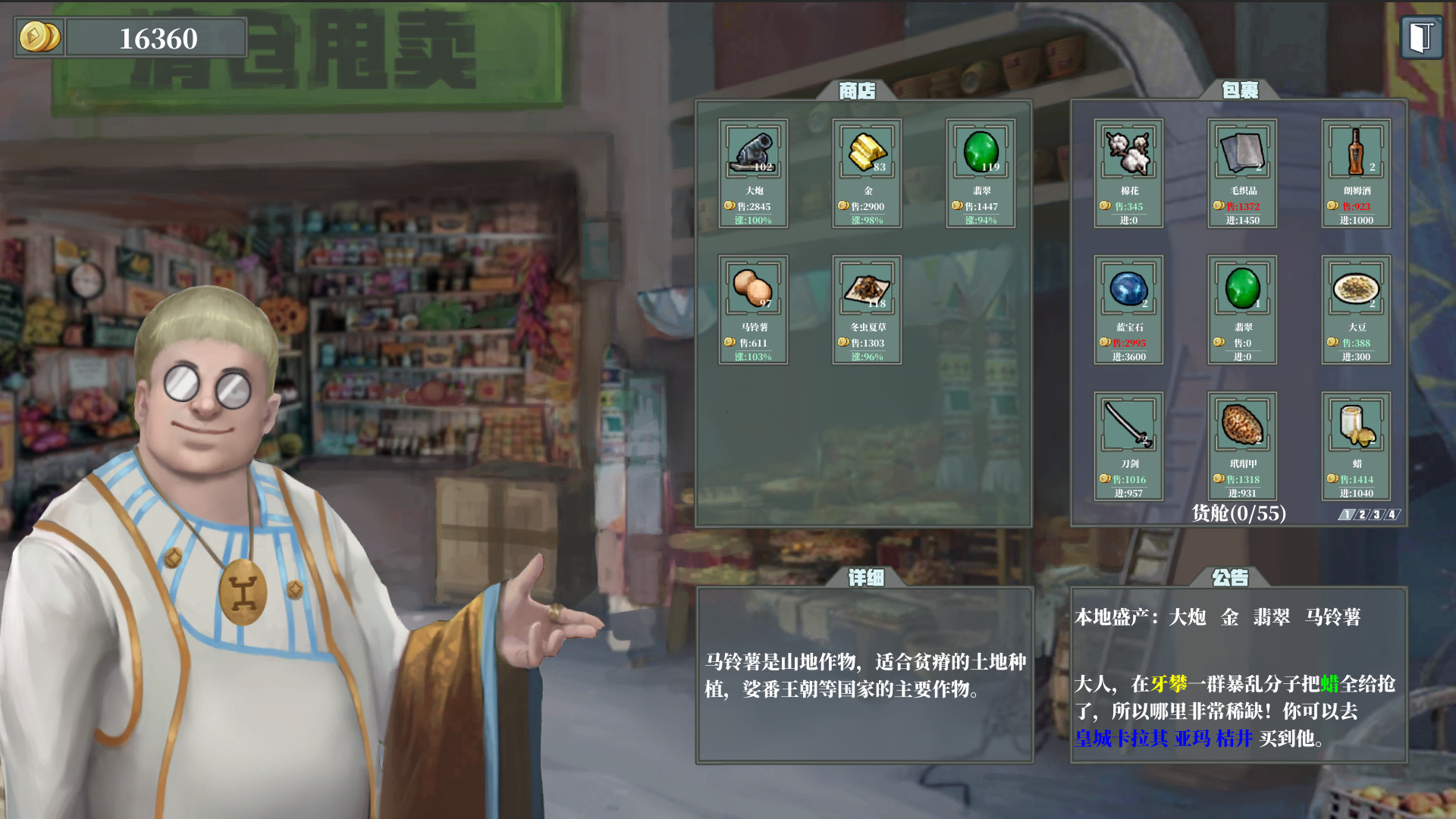Click the 翡翠 jade item in the shop
This screenshot has height=819, width=1456.
point(980,173)
